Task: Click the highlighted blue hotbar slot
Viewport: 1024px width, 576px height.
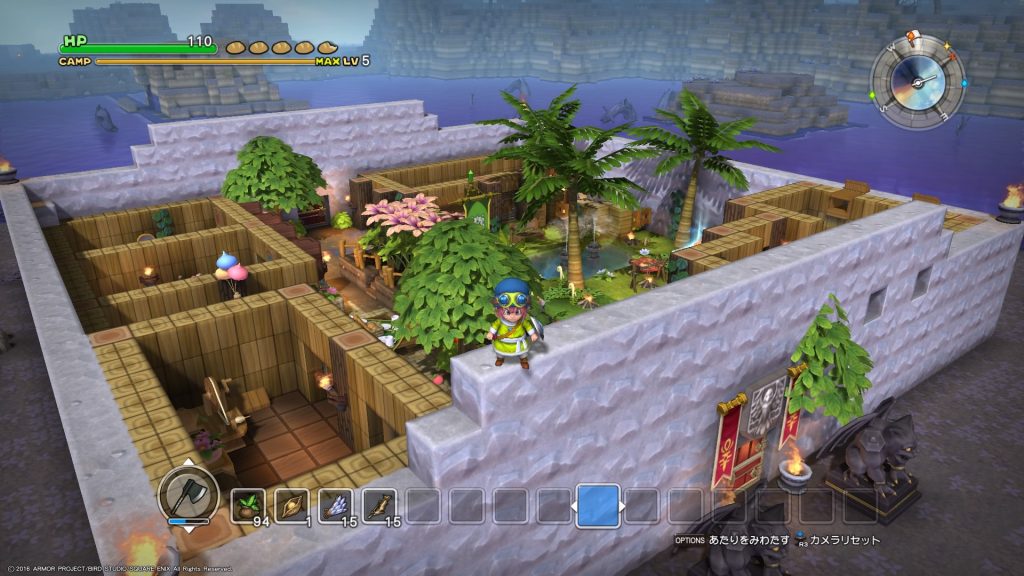Action: (x=598, y=506)
